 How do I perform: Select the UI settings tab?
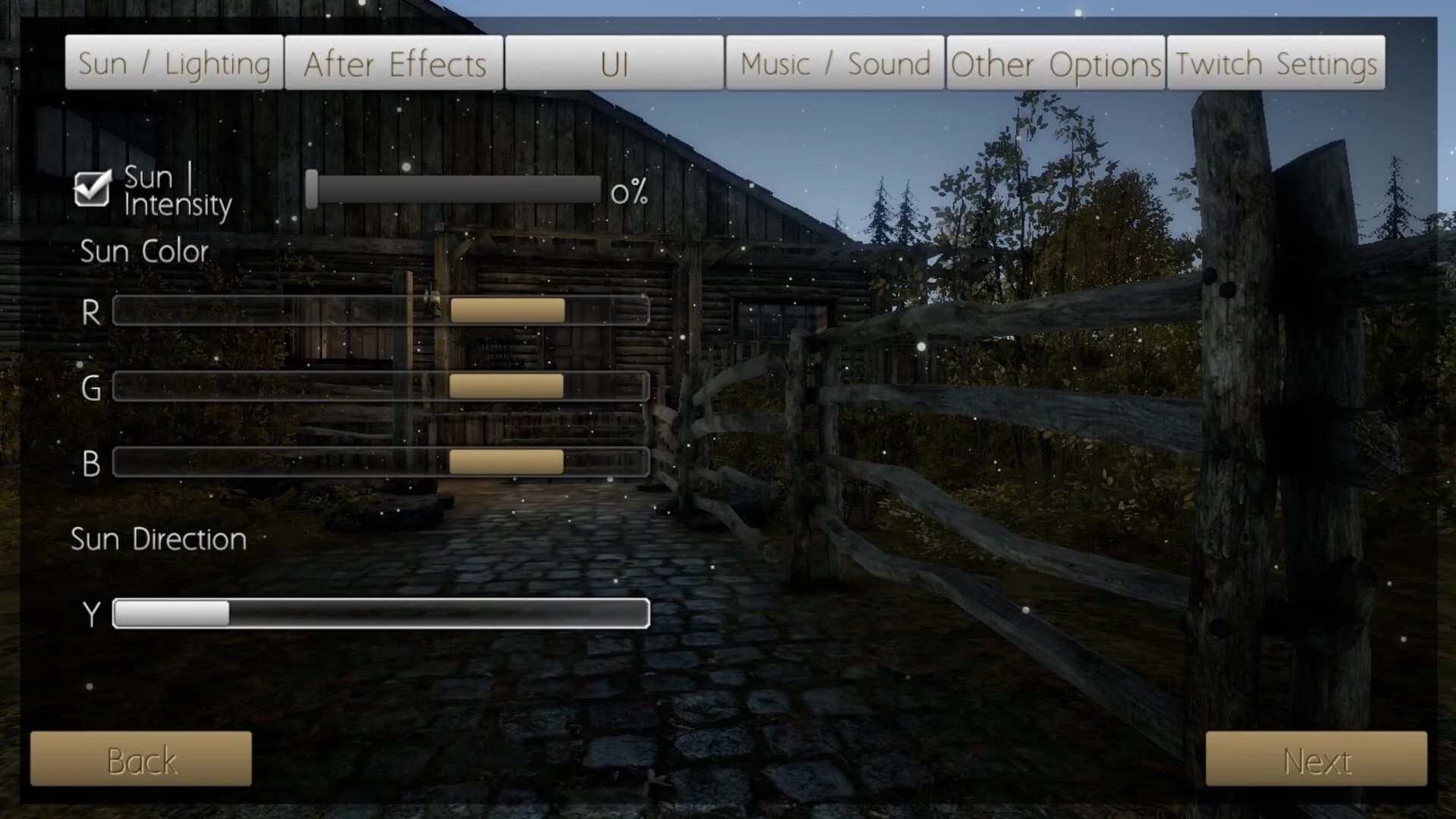click(x=615, y=64)
